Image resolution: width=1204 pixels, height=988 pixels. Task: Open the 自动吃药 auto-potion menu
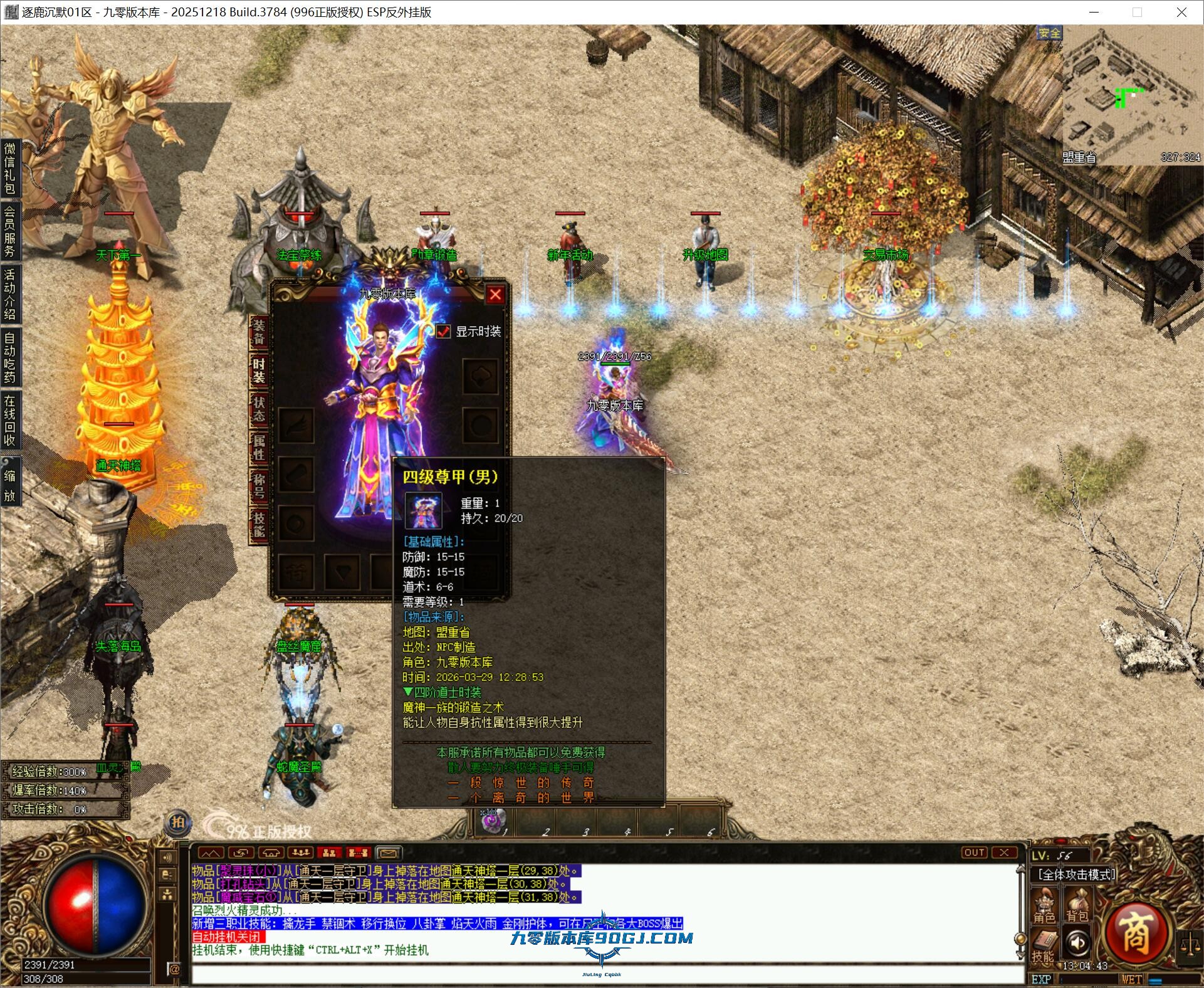click(x=10, y=356)
